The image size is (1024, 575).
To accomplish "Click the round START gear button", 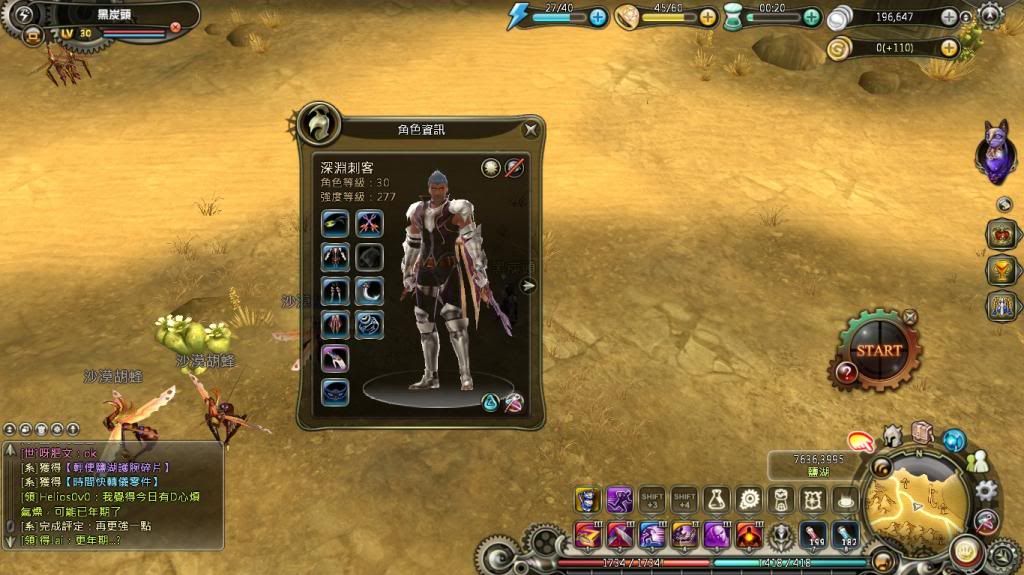I will (878, 350).
